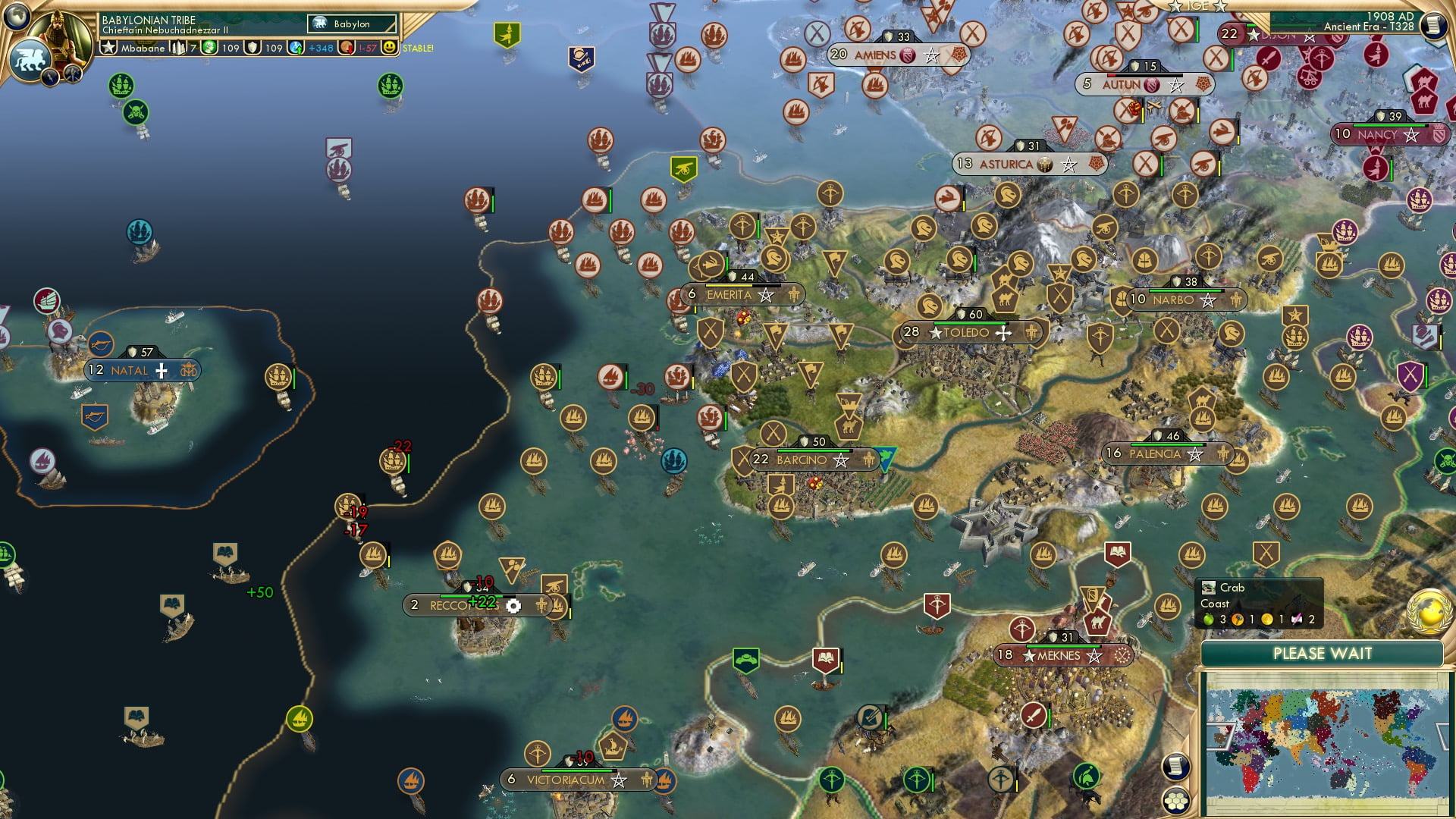1456x819 pixels.
Task: Click the shield defense icon showing 109
Action: point(253,49)
